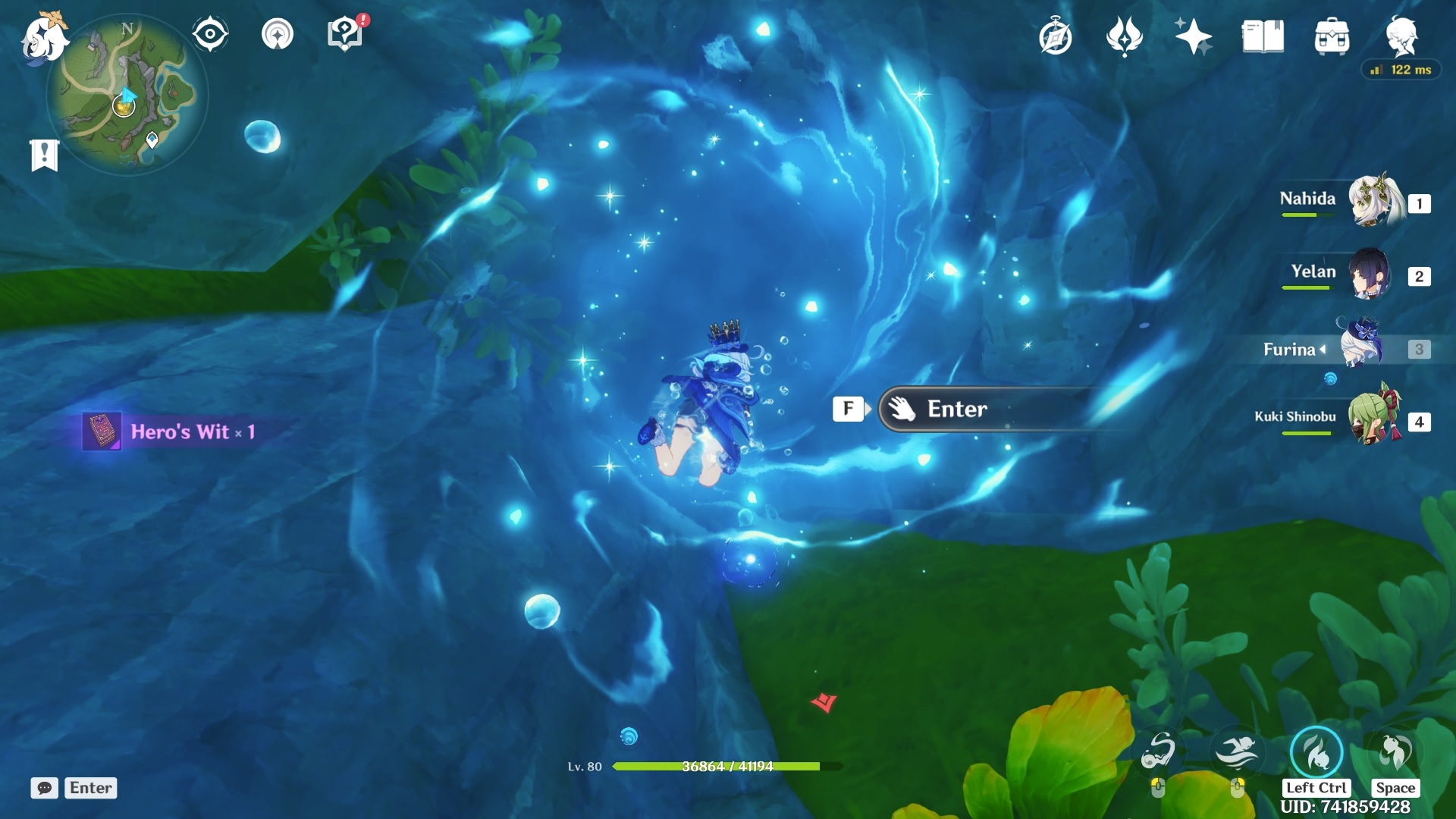1456x819 pixels.
Task: Switch to Kuki Shinobu in the party
Action: tap(1373, 419)
